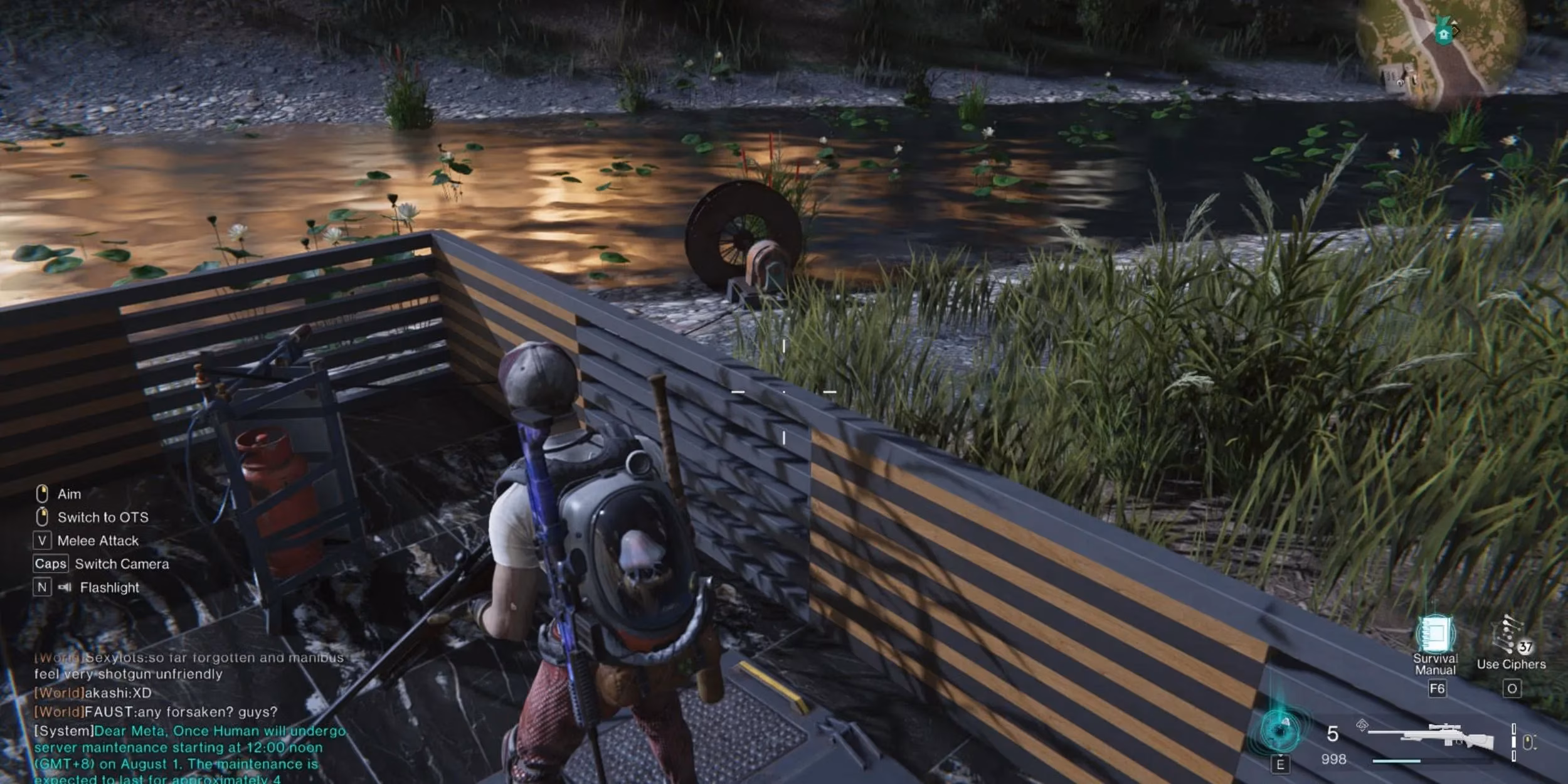The height and width of the screenshot is (784, 1568).
Task: Activate the glowing cyan deviation ability
Action: tap(1279, 731)
